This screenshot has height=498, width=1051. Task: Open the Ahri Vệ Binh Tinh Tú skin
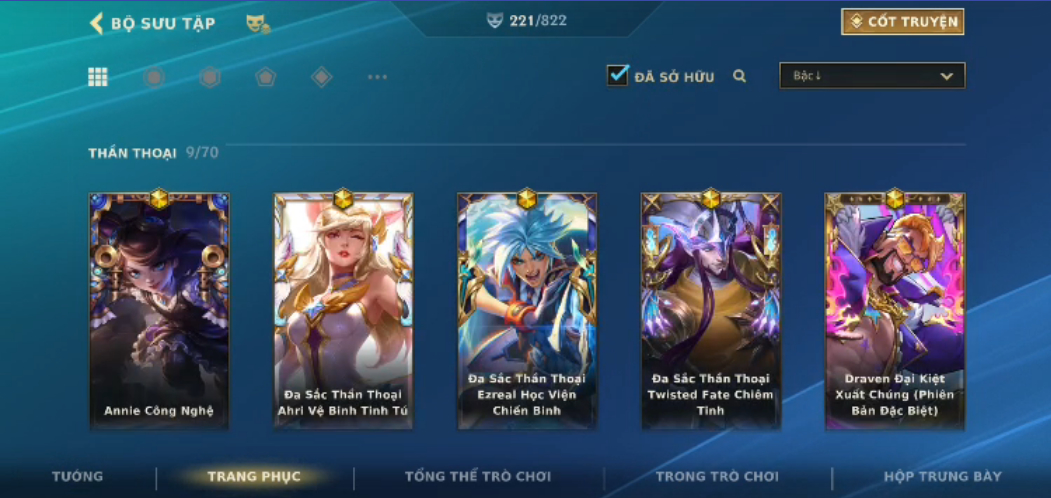(343, 311)
